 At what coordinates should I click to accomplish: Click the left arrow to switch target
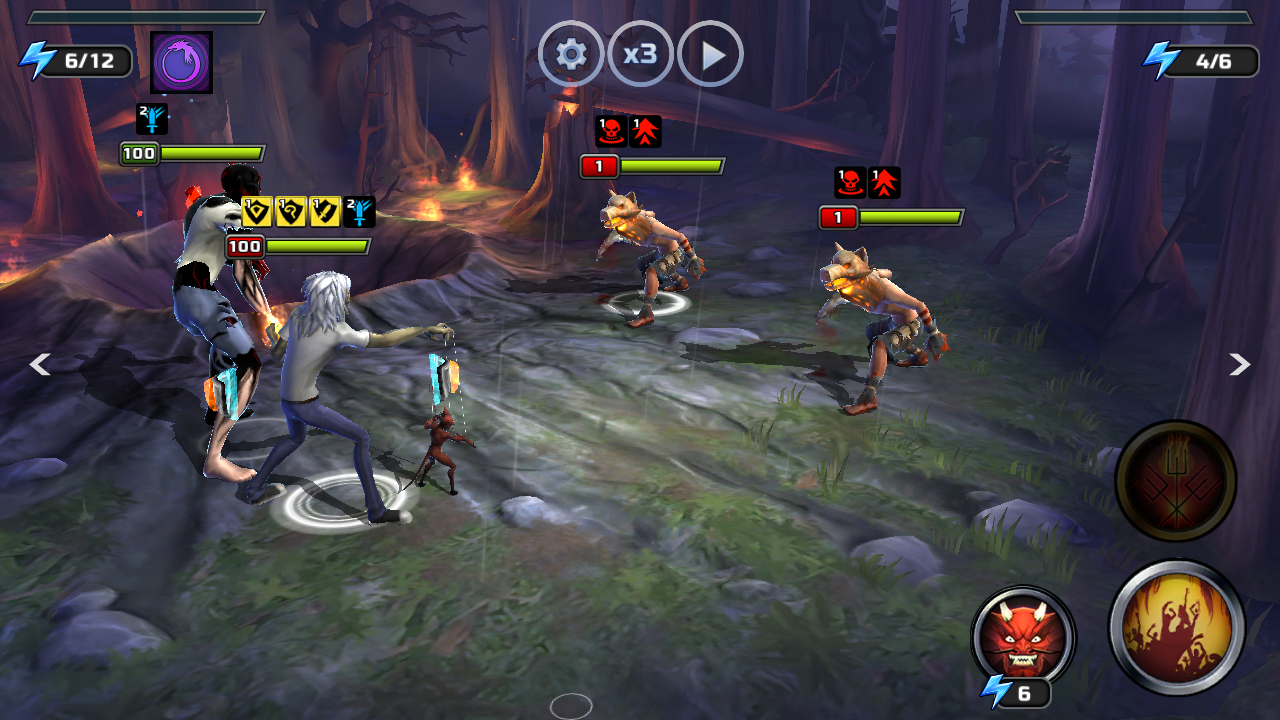pos(40,365)
